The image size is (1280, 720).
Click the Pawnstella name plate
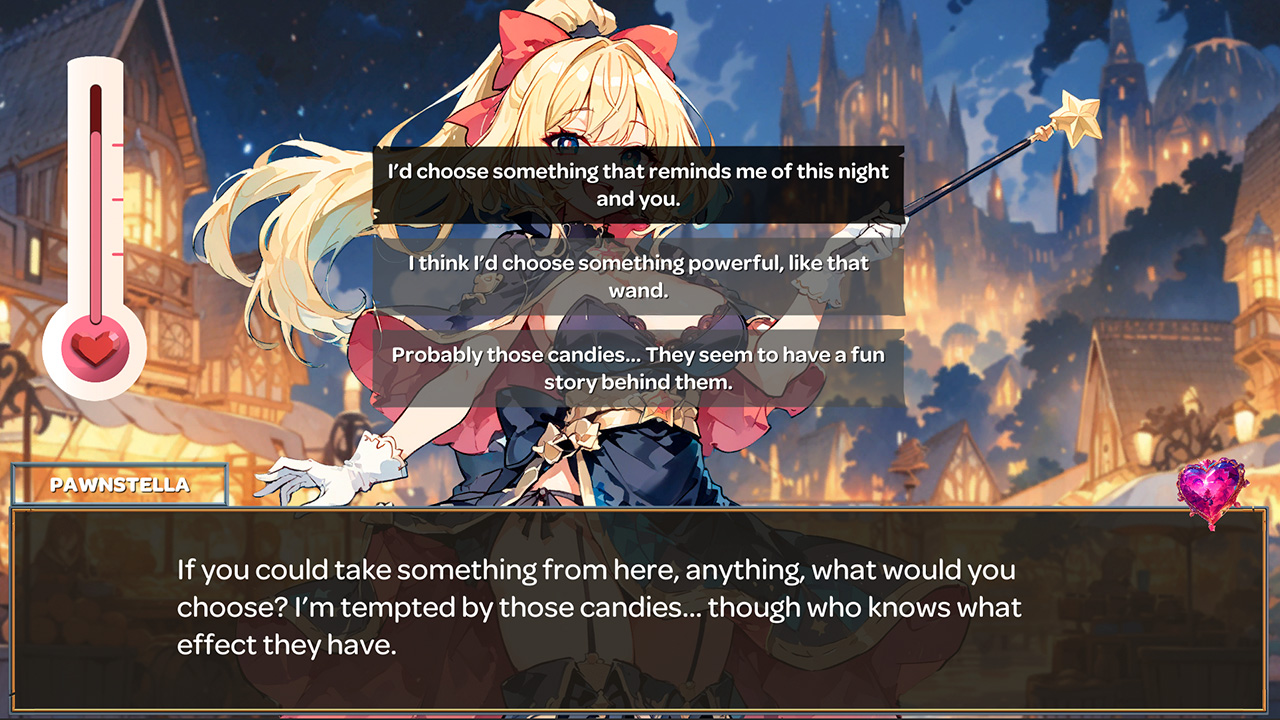coord(118,487)
